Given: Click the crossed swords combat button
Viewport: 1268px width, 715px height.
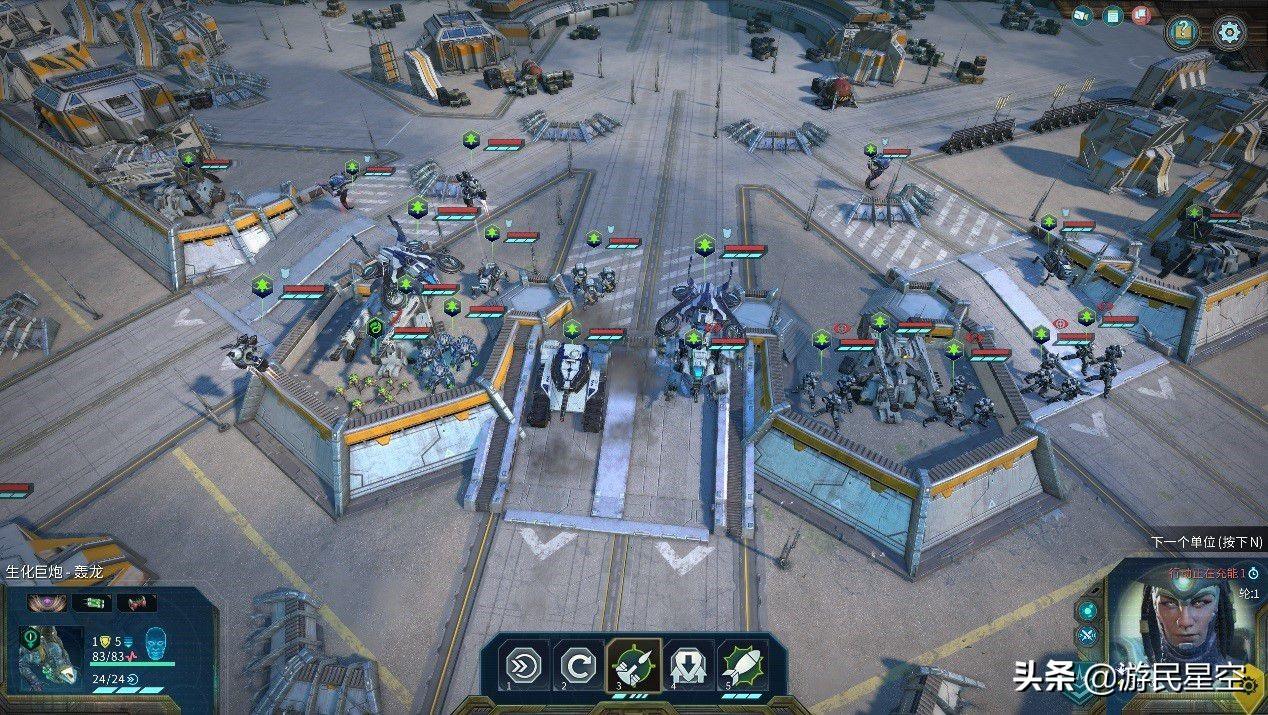Looking at the screenshot, I should (x=1087, y=636).
